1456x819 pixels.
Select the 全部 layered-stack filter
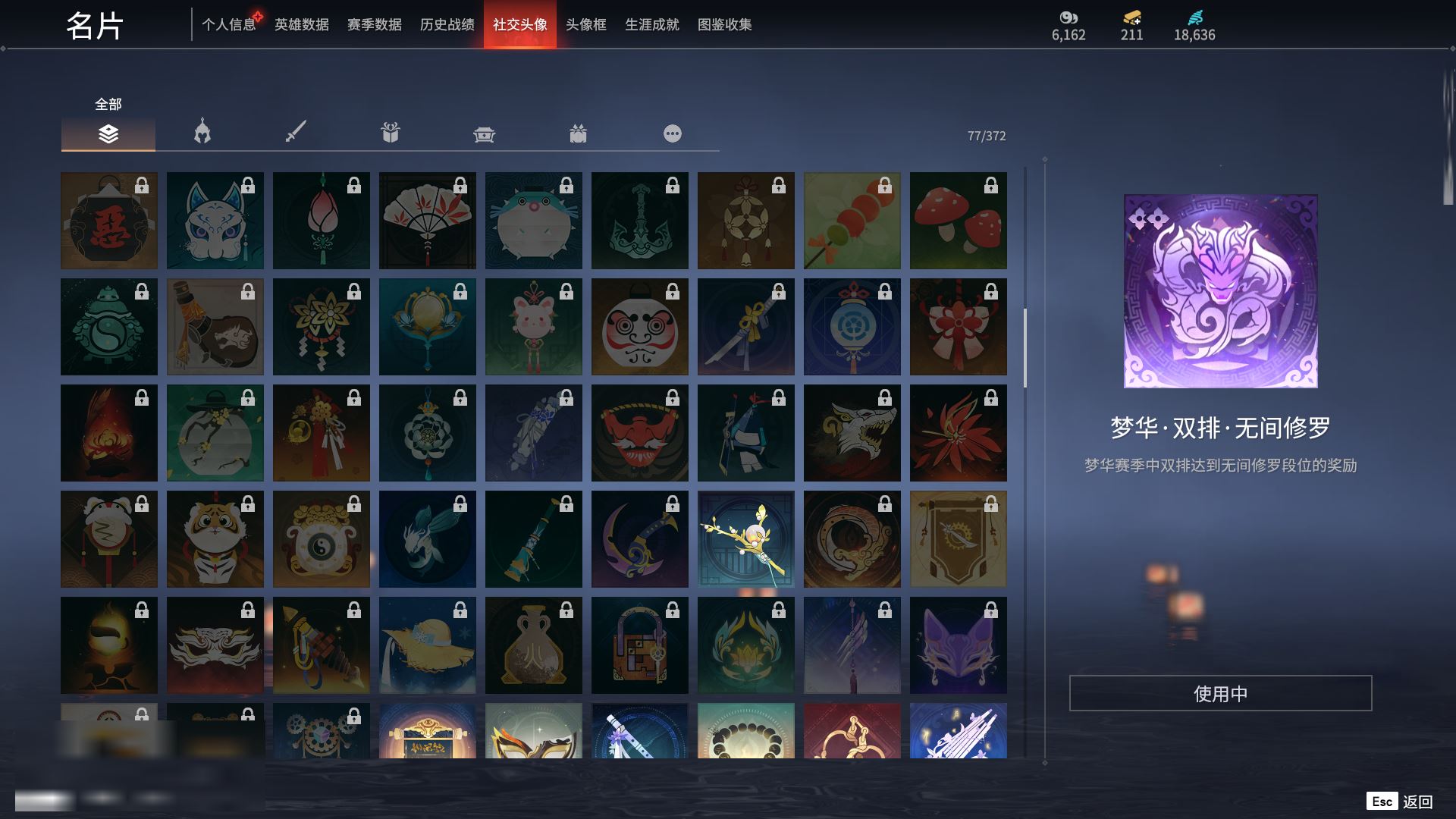pos(108,134)
